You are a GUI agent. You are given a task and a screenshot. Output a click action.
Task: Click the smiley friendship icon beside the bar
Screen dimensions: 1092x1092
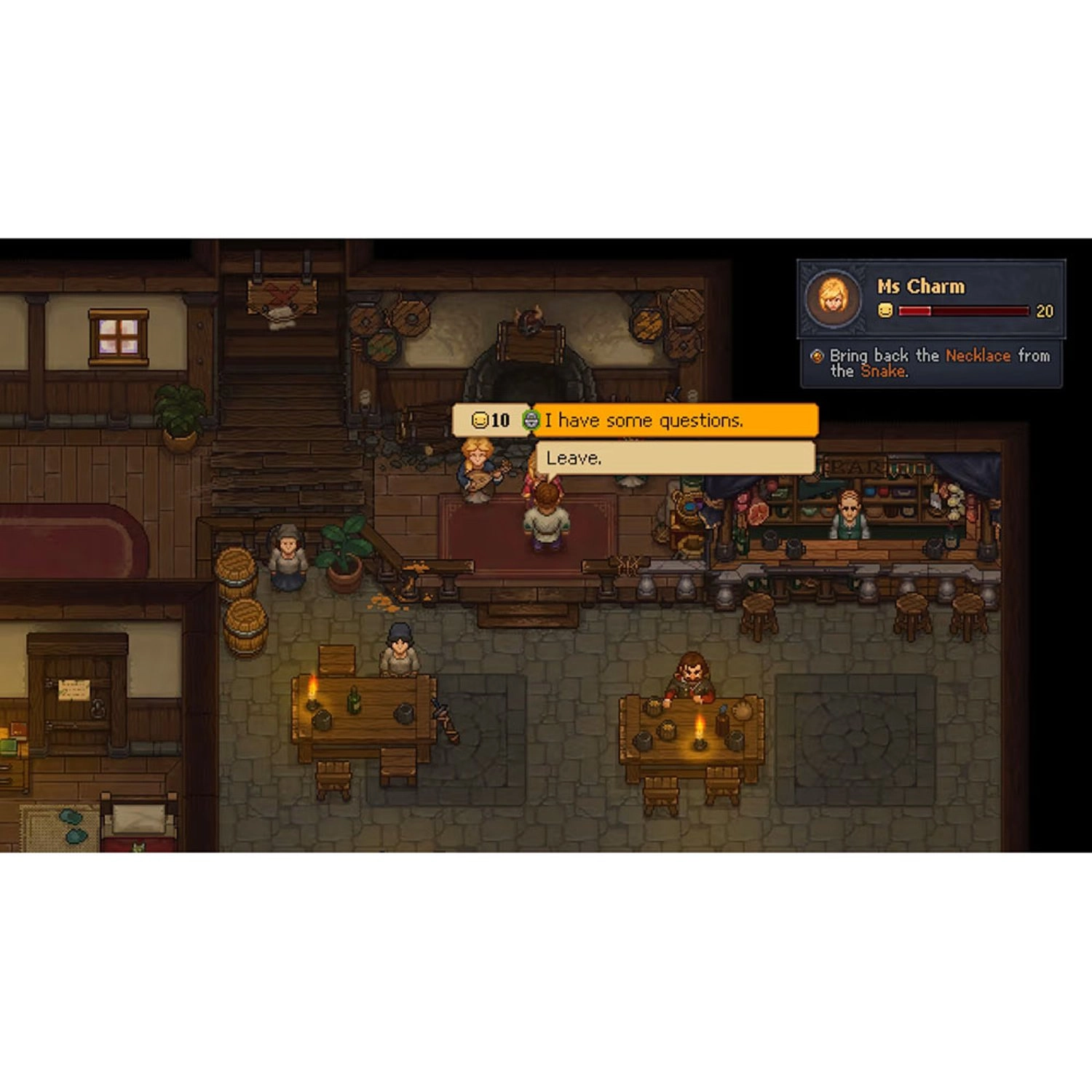pyautogui.click(x=885, y=310)
